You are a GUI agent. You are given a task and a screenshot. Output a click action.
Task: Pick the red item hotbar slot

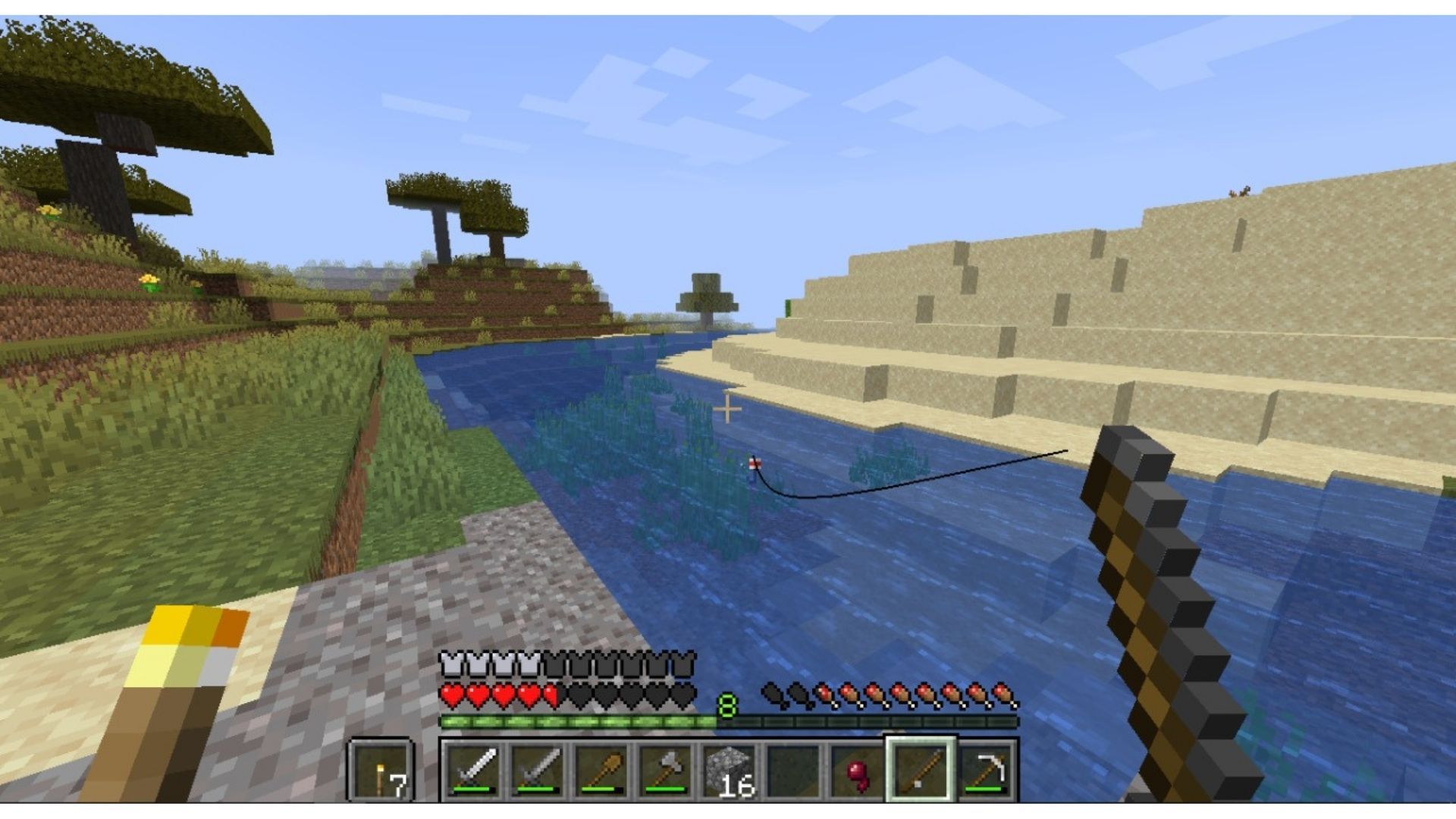click(x=857, y=770)
